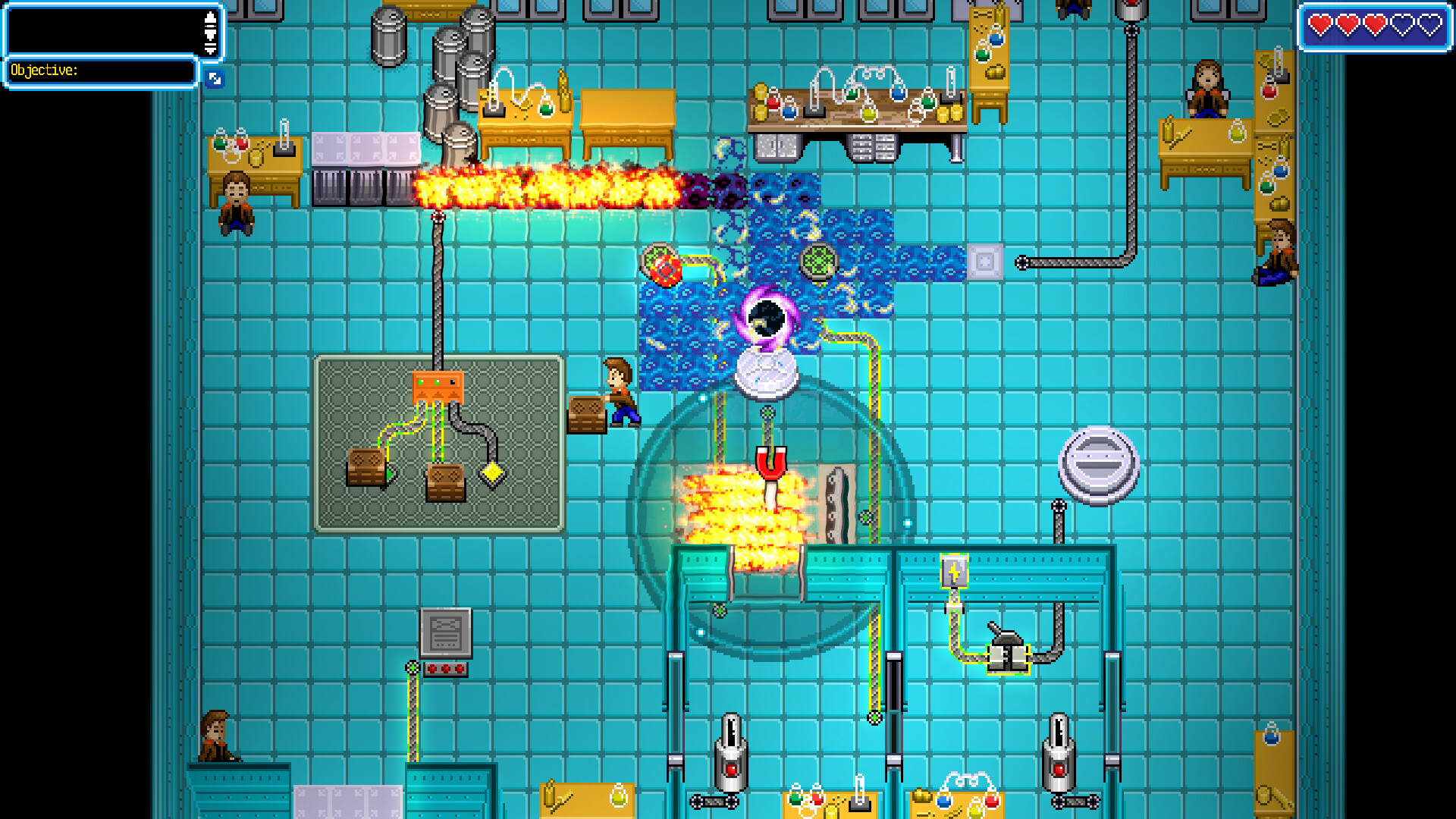Click the orange junction box with wires
Viewport: 1456px width, 819px height.
tap(438, 387)
